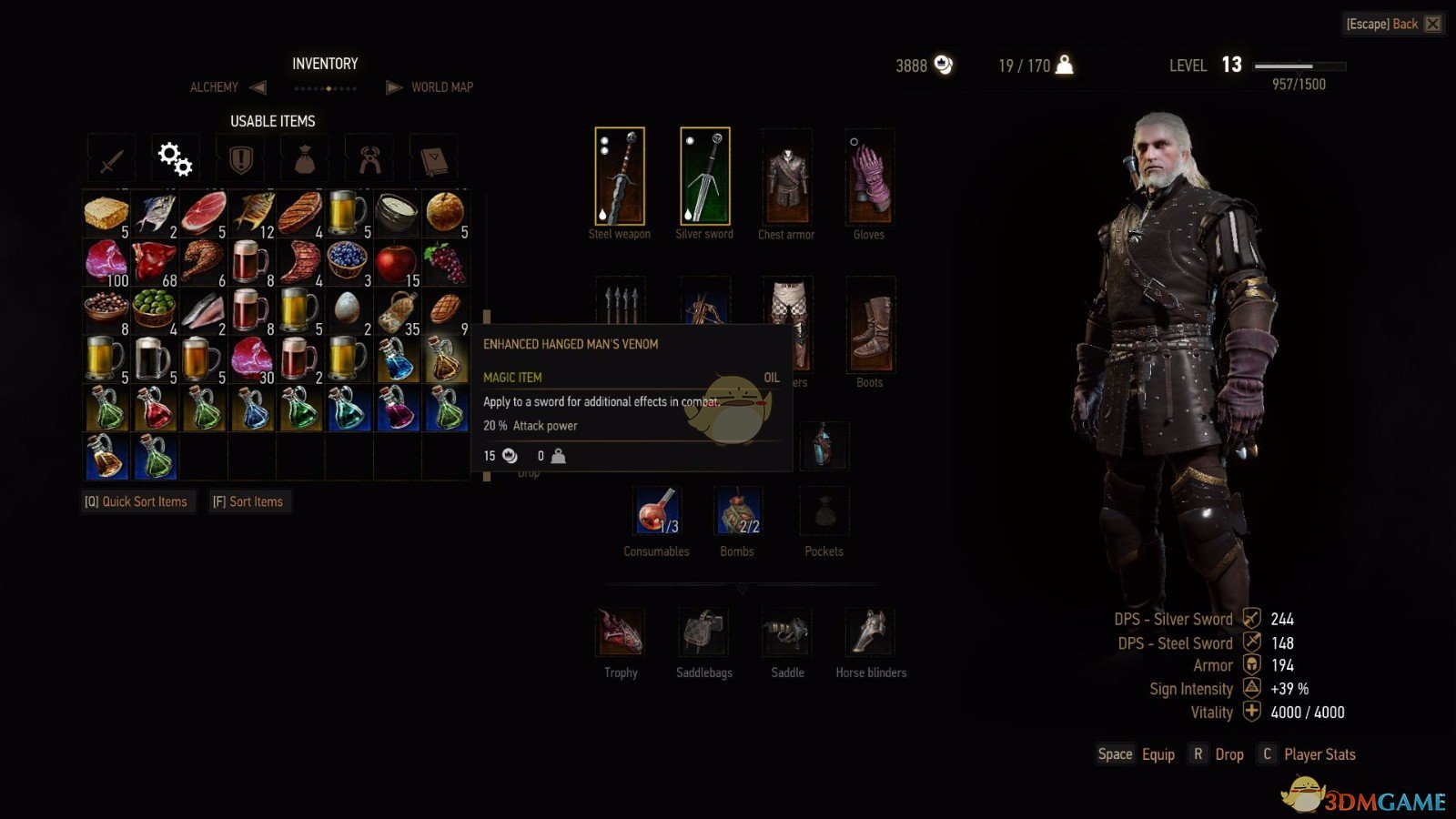Click the Bombs slot showing 2/2
This screenshot has height=819, width=1456.
[x=737, y=511]
